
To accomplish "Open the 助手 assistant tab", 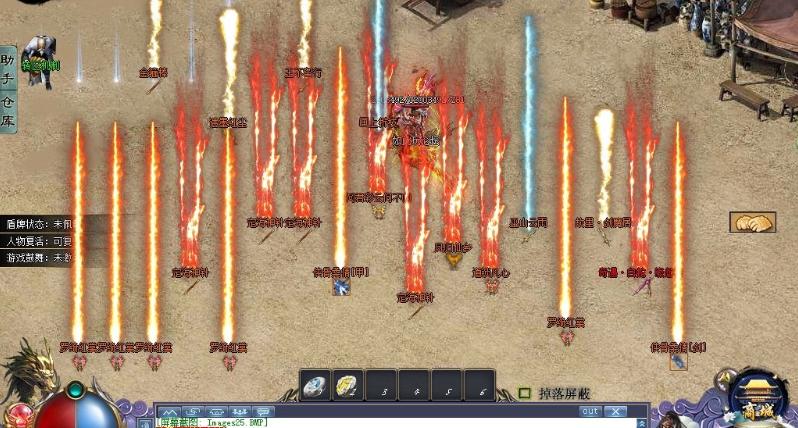I will [x=8, y=67].
